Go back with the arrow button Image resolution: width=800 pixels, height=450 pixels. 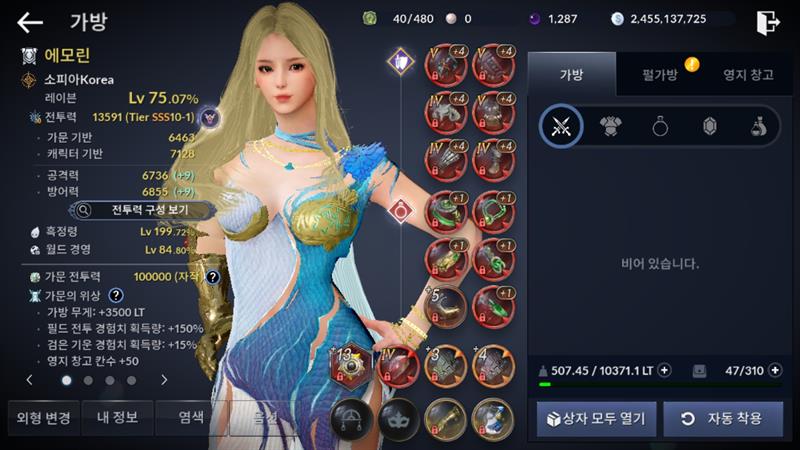30,21
